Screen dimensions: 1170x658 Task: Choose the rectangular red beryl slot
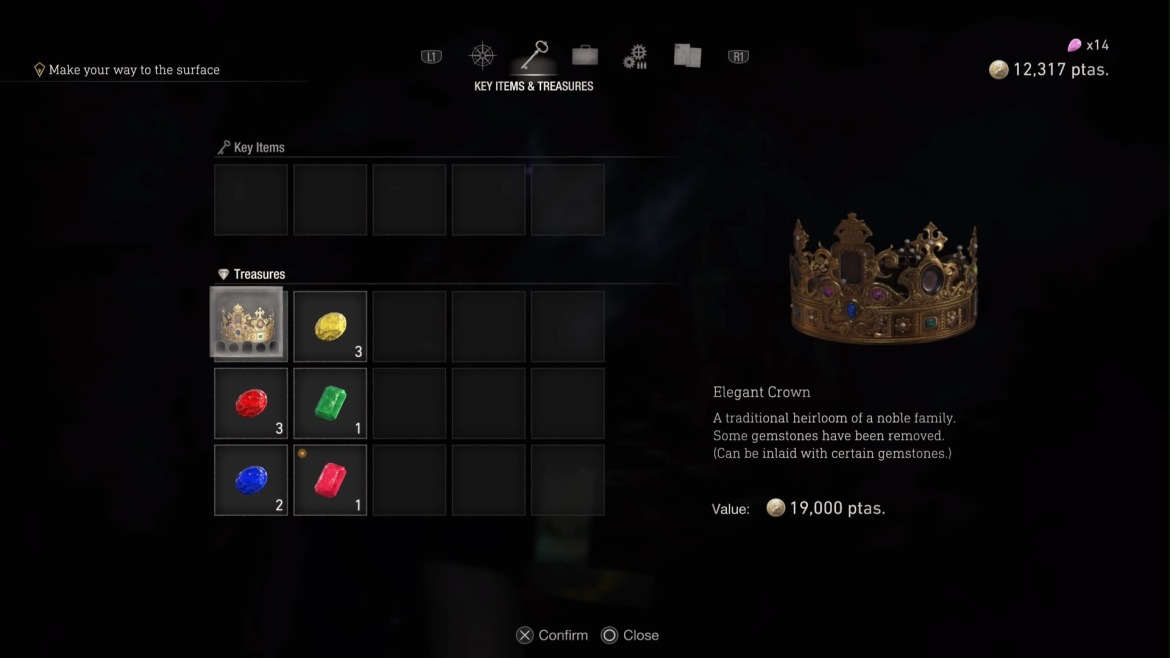pyautogui.click(x=330, y=481)
